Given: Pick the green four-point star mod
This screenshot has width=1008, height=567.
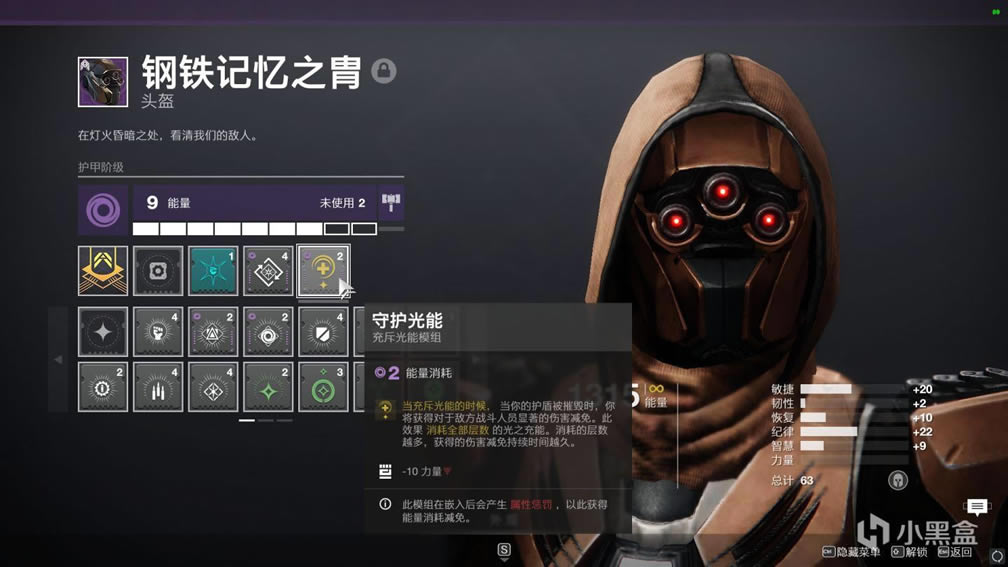Looking at the screenshot, I should click(x=268, y=387).
